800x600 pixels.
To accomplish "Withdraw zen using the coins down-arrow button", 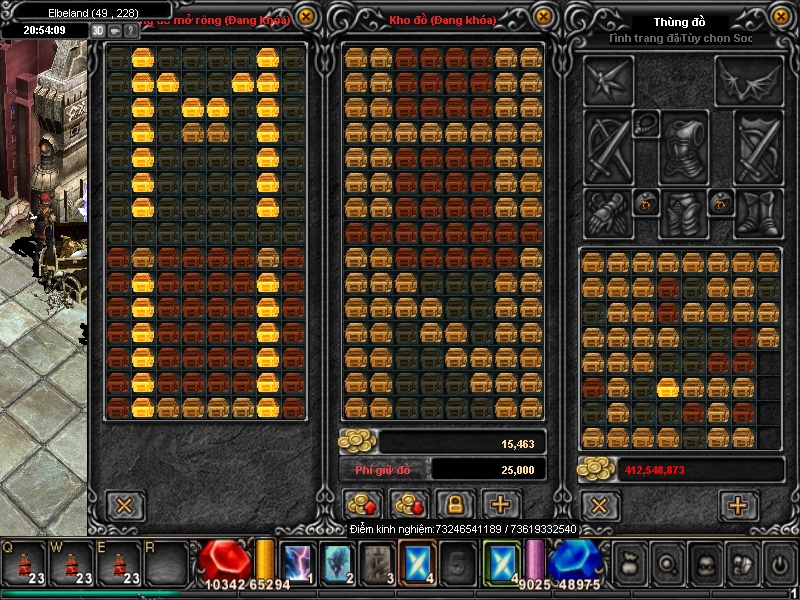I will point(408,504).
